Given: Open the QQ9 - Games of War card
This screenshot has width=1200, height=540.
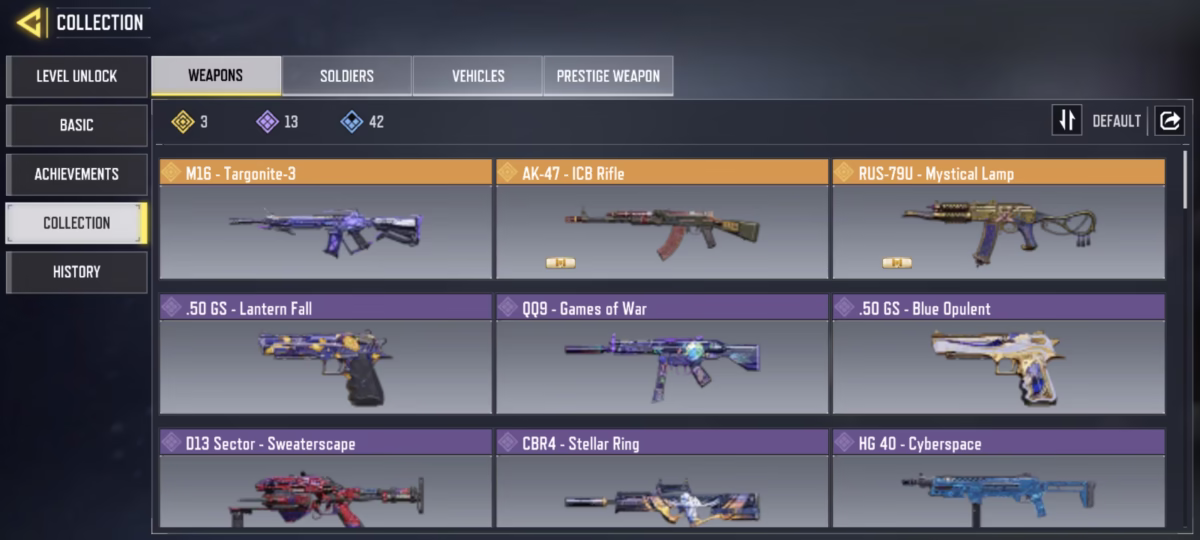Looking at the screenshot, I should (x=662, y=354).
